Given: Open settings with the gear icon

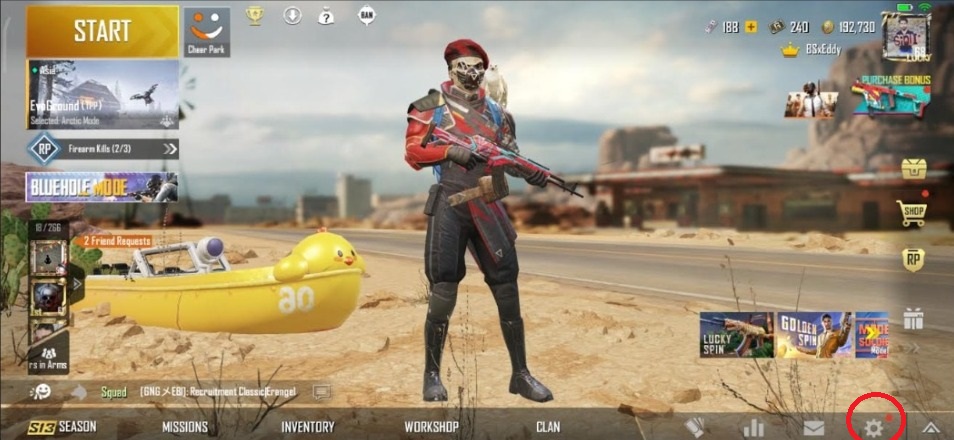Looking at the screenshot, I should click(x=874, y=427).
